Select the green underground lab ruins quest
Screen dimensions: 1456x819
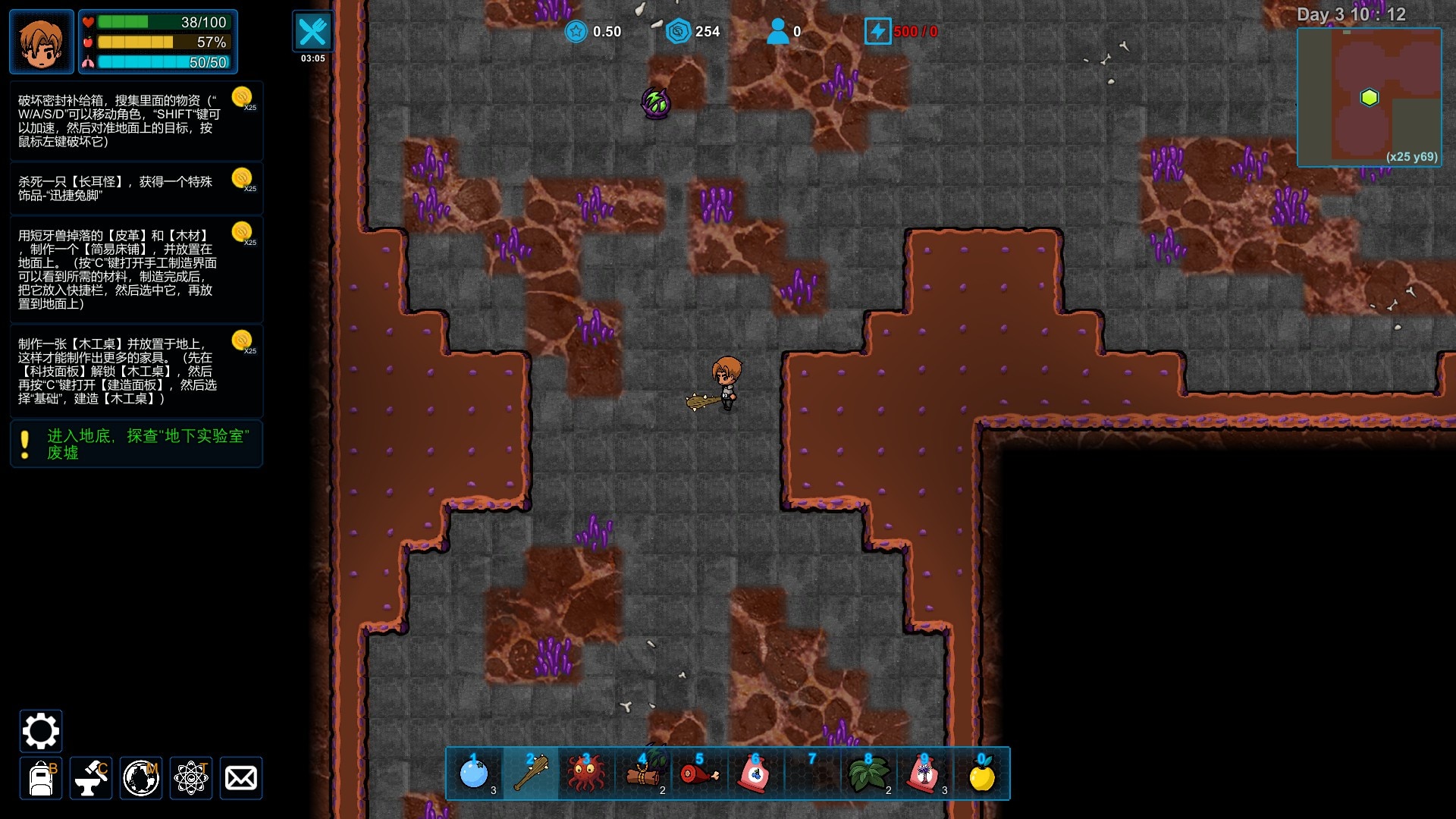(x=136, y=444)
